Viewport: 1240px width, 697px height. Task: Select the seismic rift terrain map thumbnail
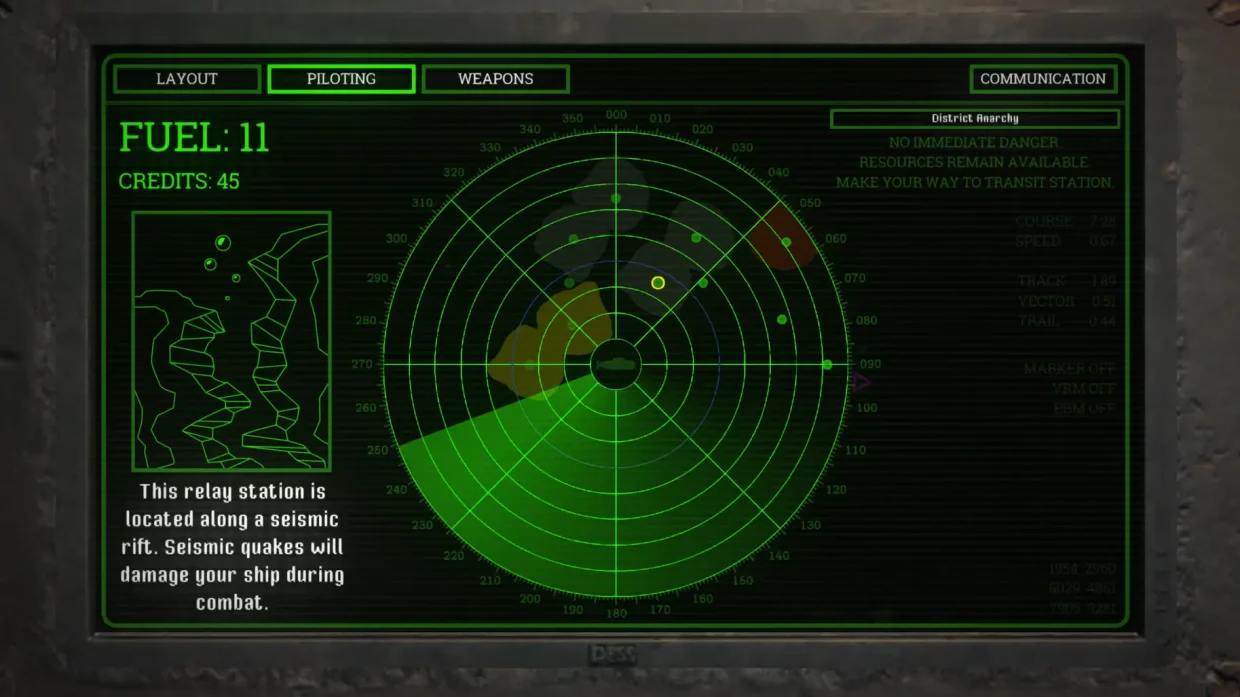click(231, 341)
